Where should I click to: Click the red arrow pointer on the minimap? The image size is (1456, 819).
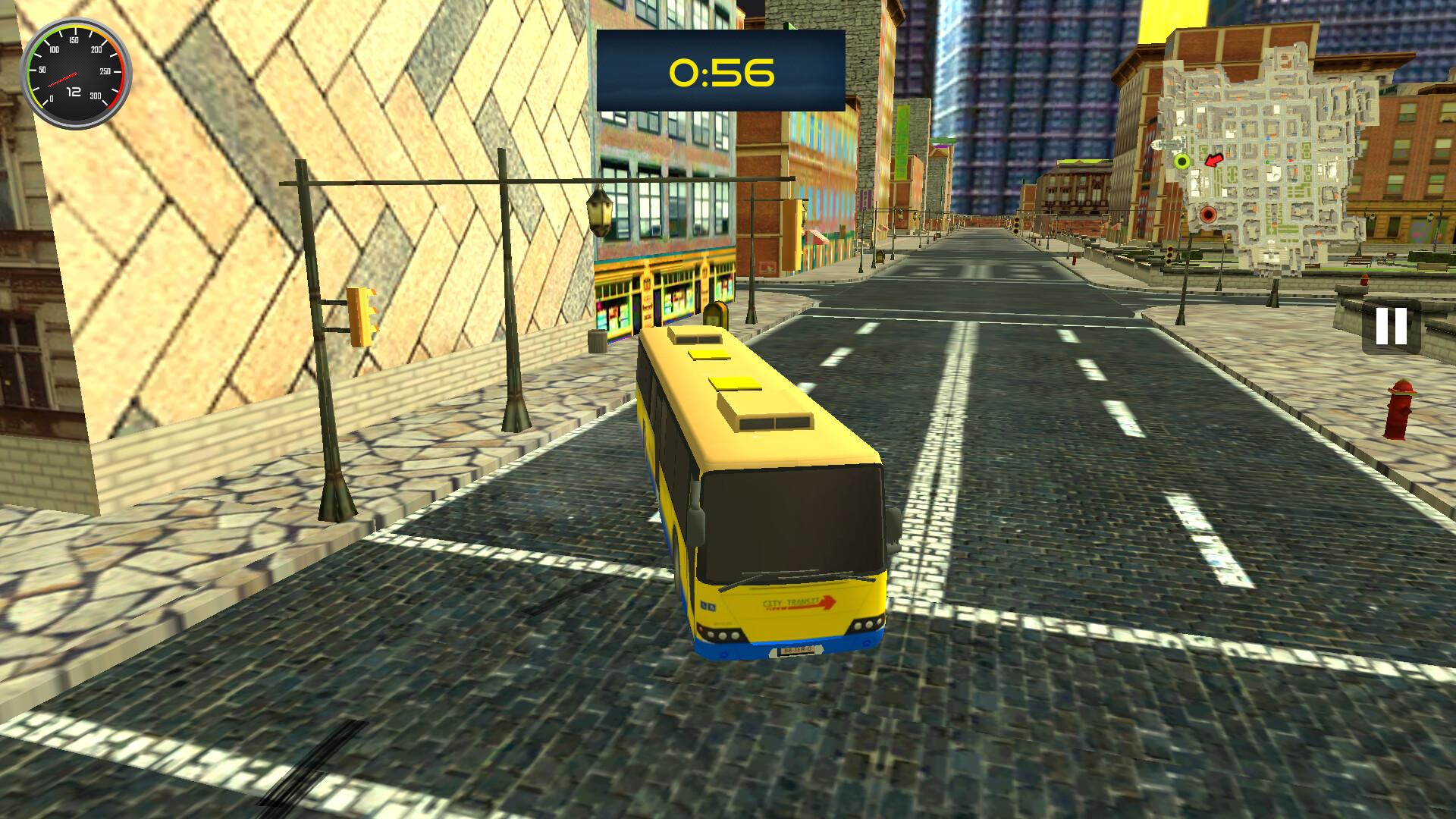1214,161
